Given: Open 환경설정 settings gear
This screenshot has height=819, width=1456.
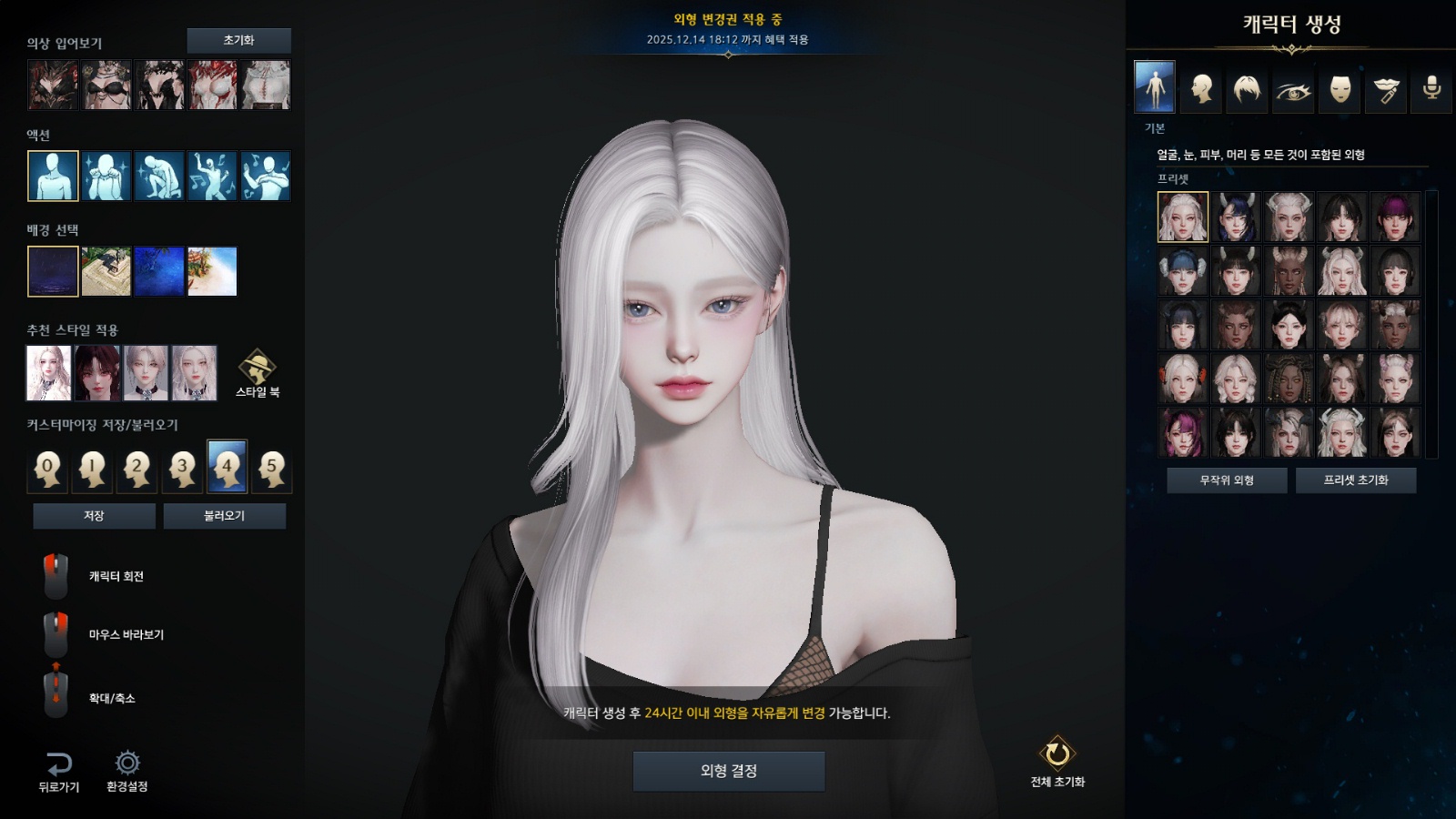Looking at the screenshot, I should click(126, 771).
